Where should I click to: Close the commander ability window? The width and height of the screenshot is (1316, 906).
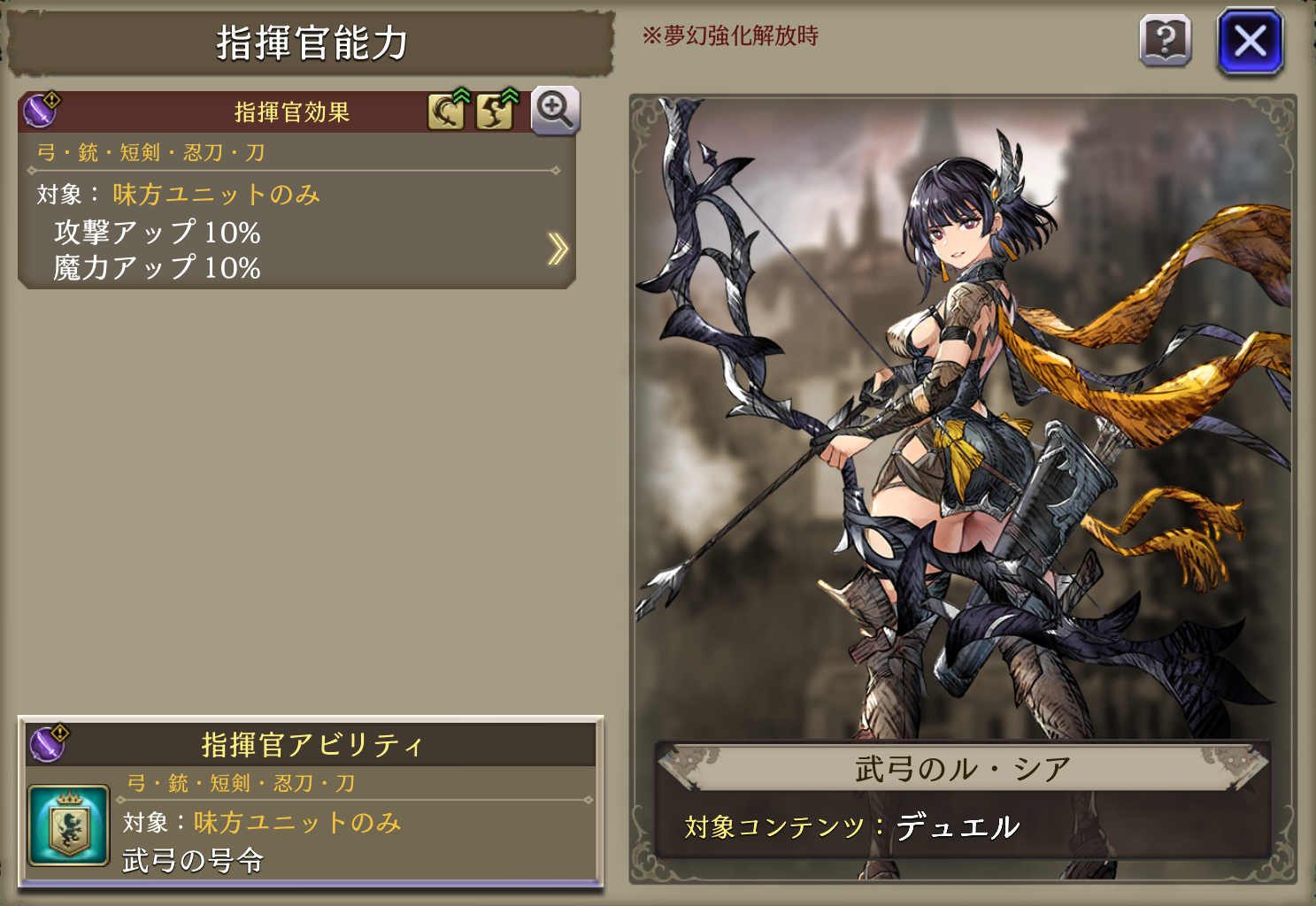click(x=1250, y=42)
